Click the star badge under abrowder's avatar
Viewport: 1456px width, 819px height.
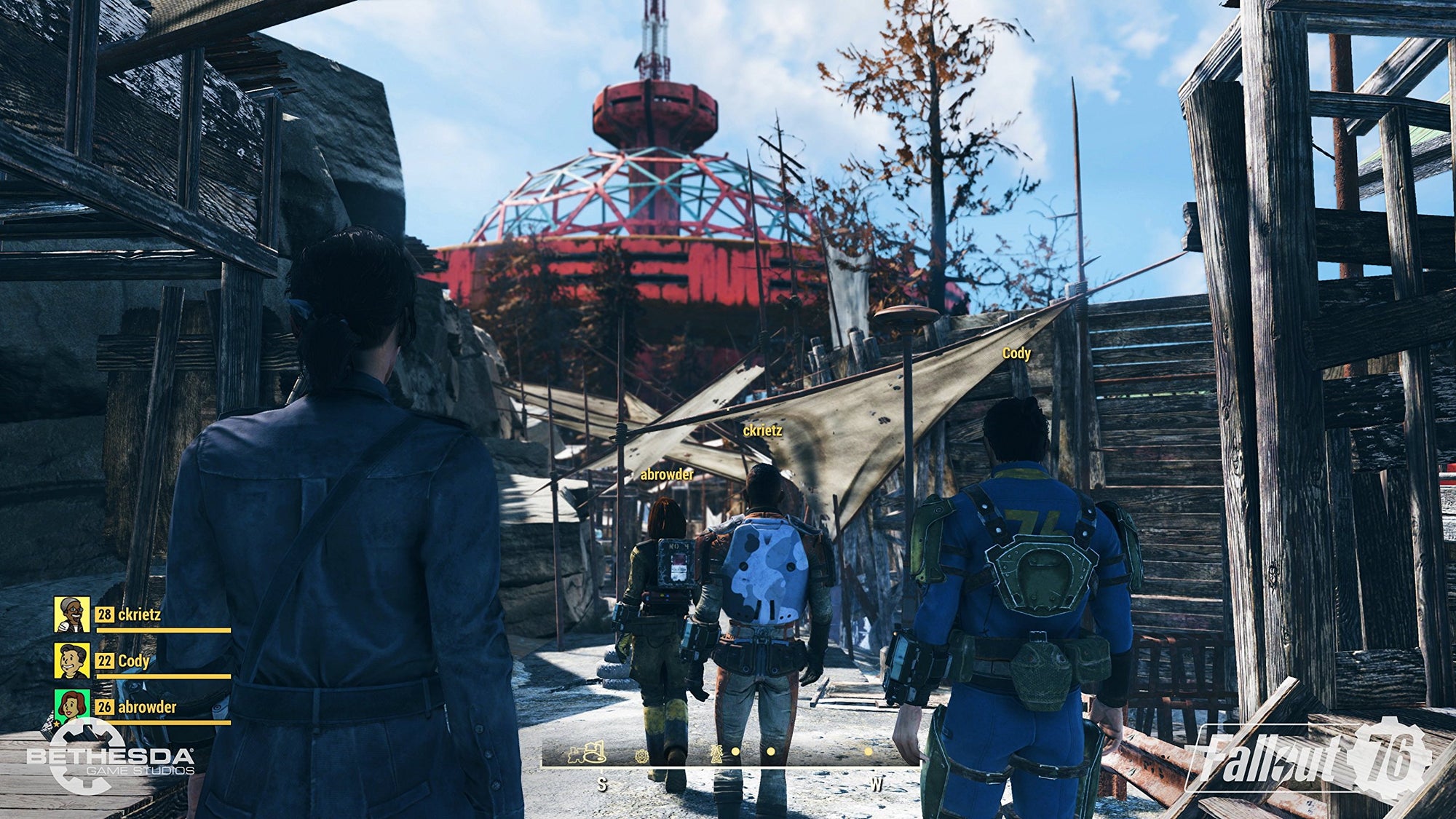click(57, 724)
